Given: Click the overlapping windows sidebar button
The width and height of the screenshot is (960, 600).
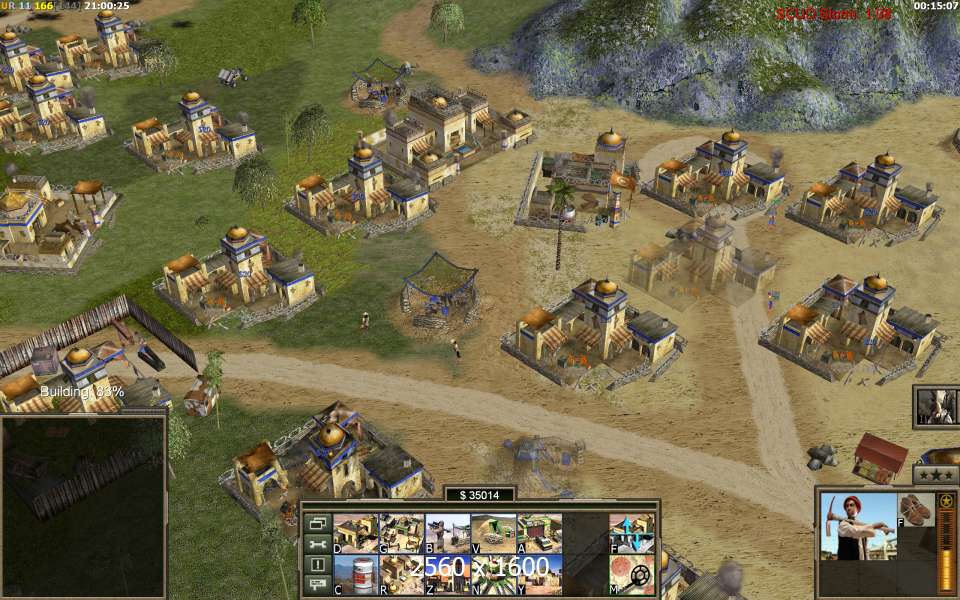Looking at the screenshot, I should pos(318,523).
